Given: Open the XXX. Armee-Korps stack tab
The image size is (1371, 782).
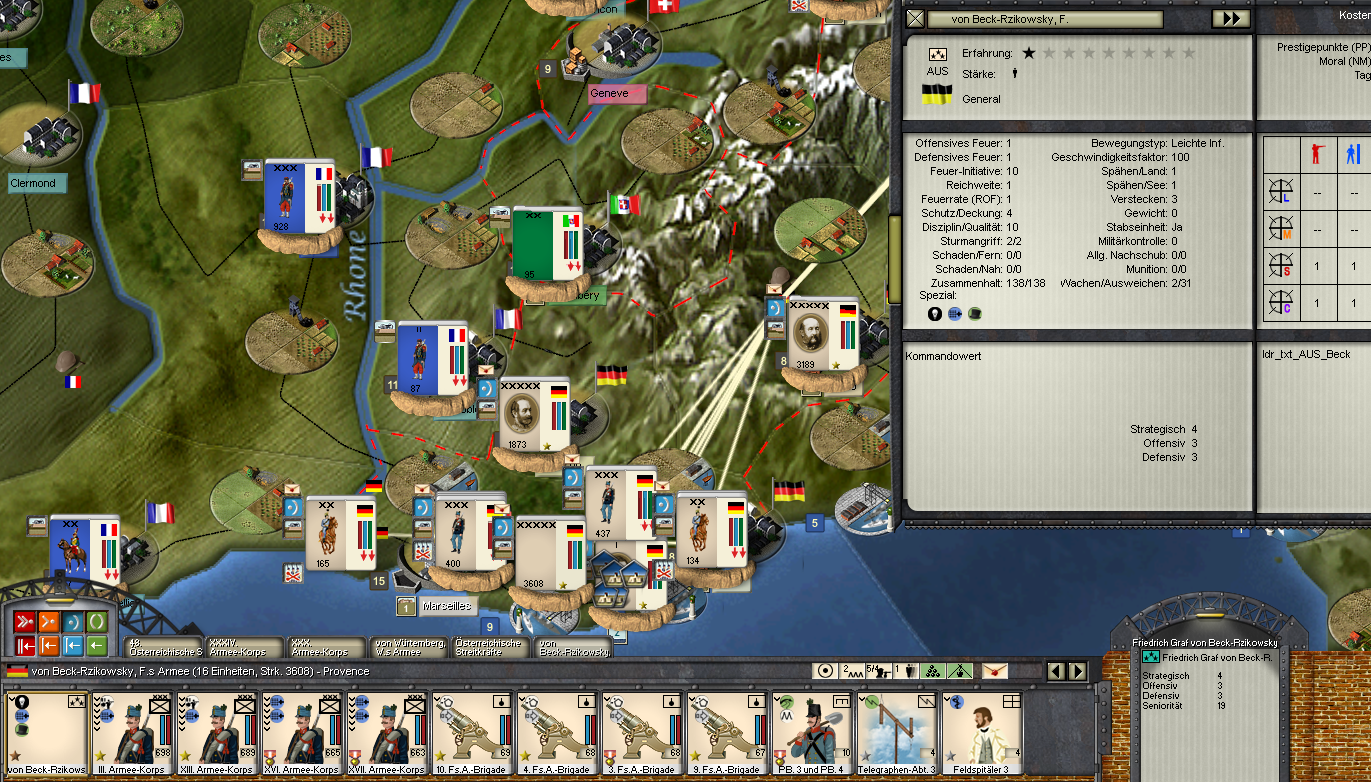Looking at the screenshot, I should [327, 647].
